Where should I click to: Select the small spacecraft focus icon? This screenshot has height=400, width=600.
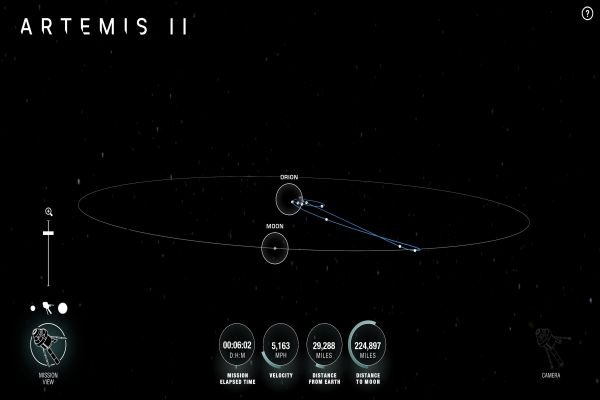pyautogui.click(x=48, y=308)
